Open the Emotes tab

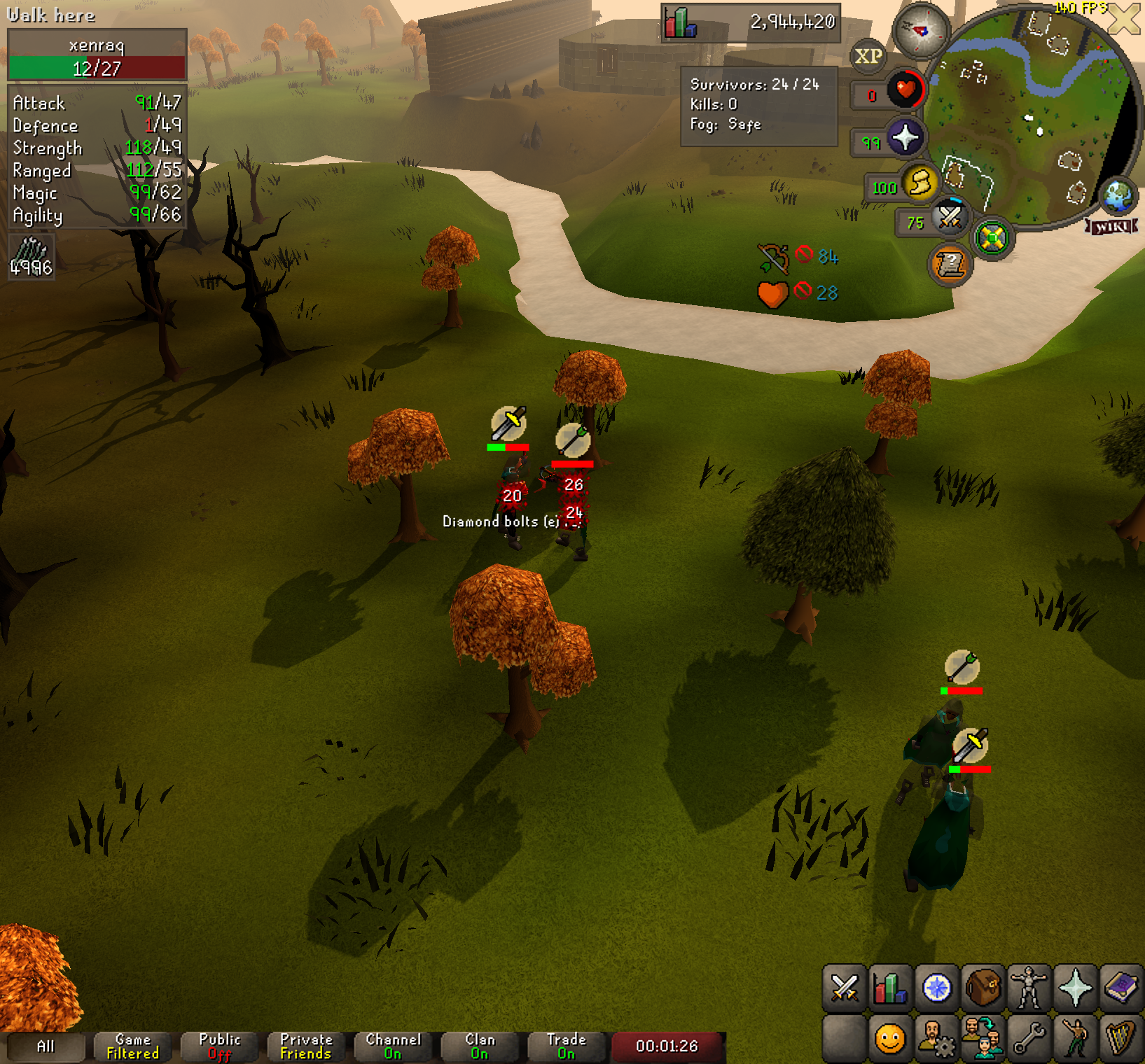1075,1038
